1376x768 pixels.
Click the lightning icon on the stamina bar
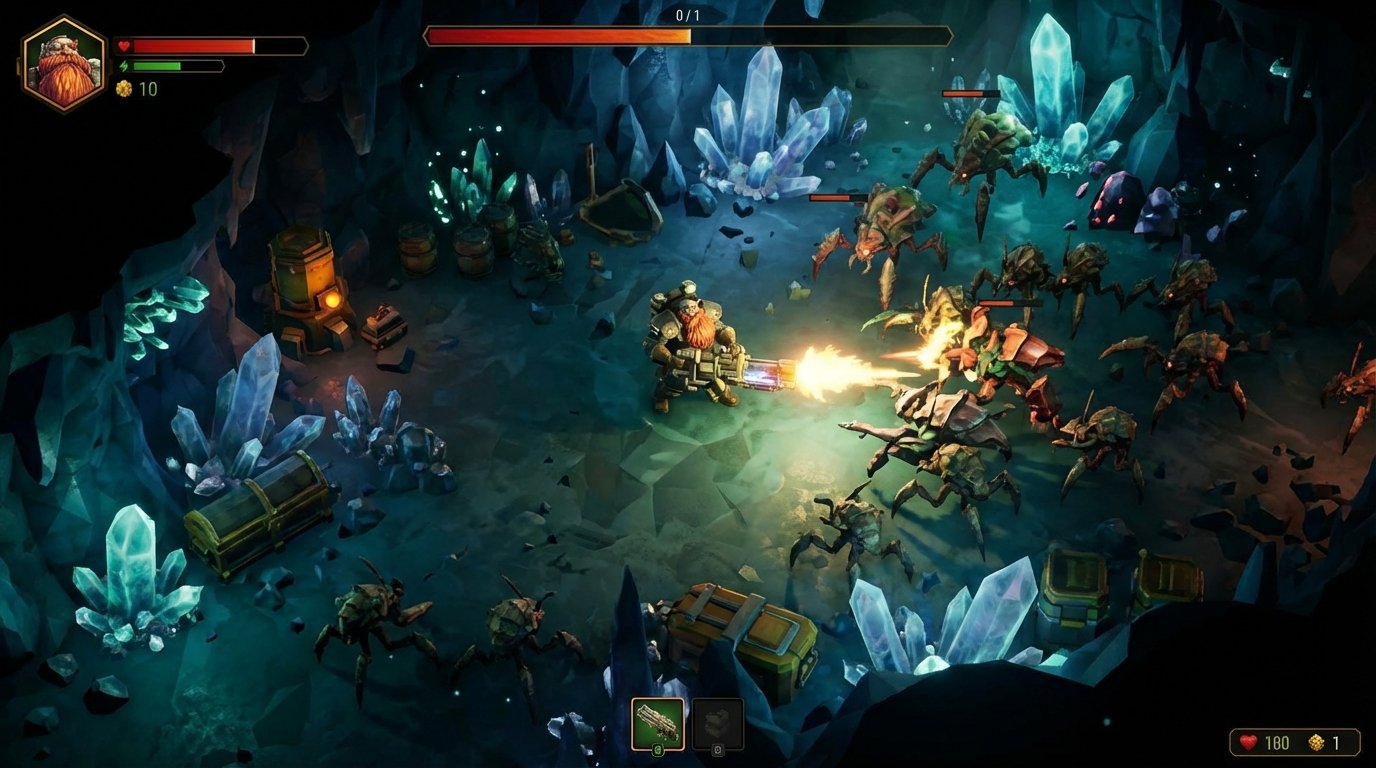124,65
